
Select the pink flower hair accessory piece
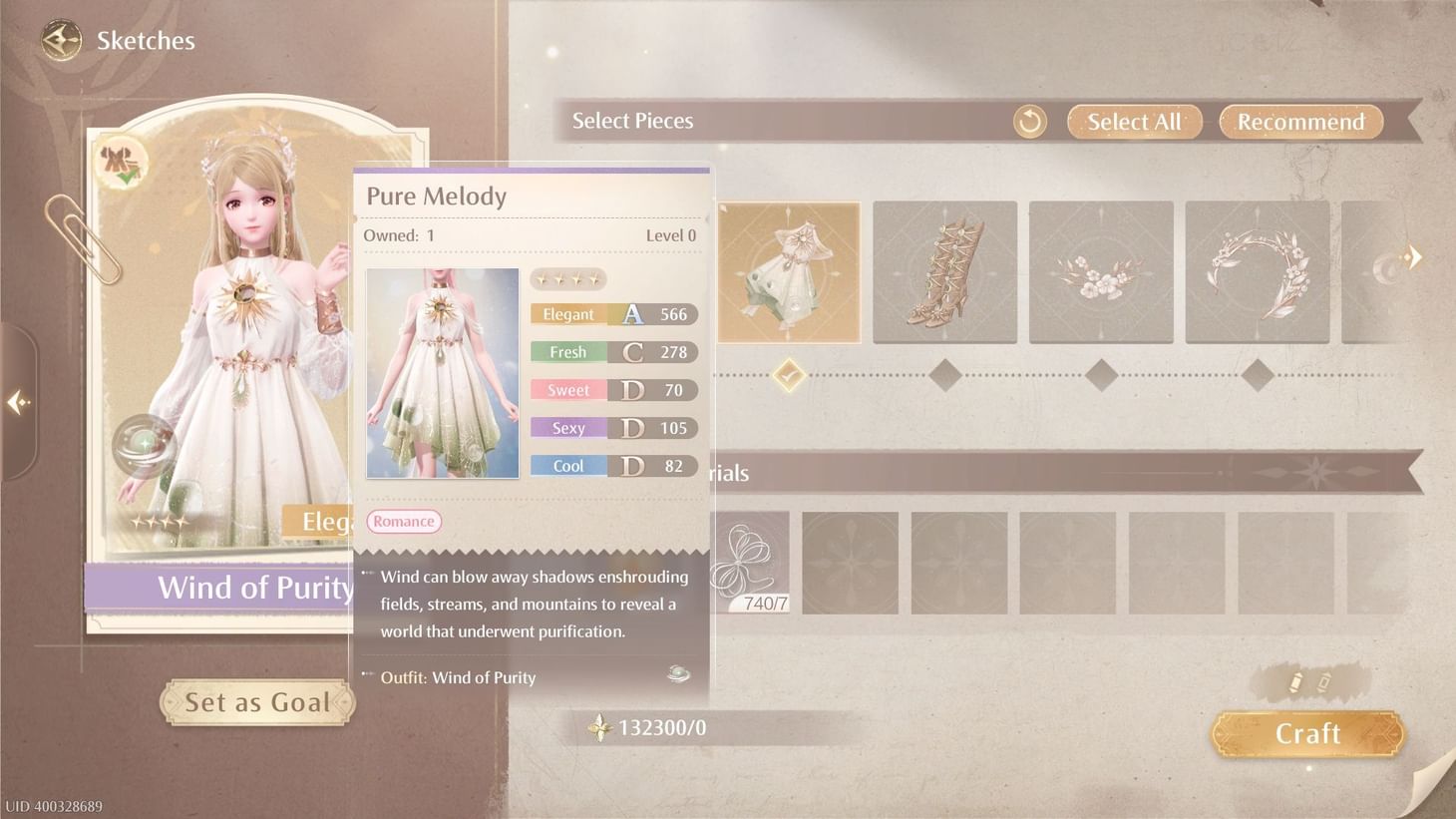1100,271
